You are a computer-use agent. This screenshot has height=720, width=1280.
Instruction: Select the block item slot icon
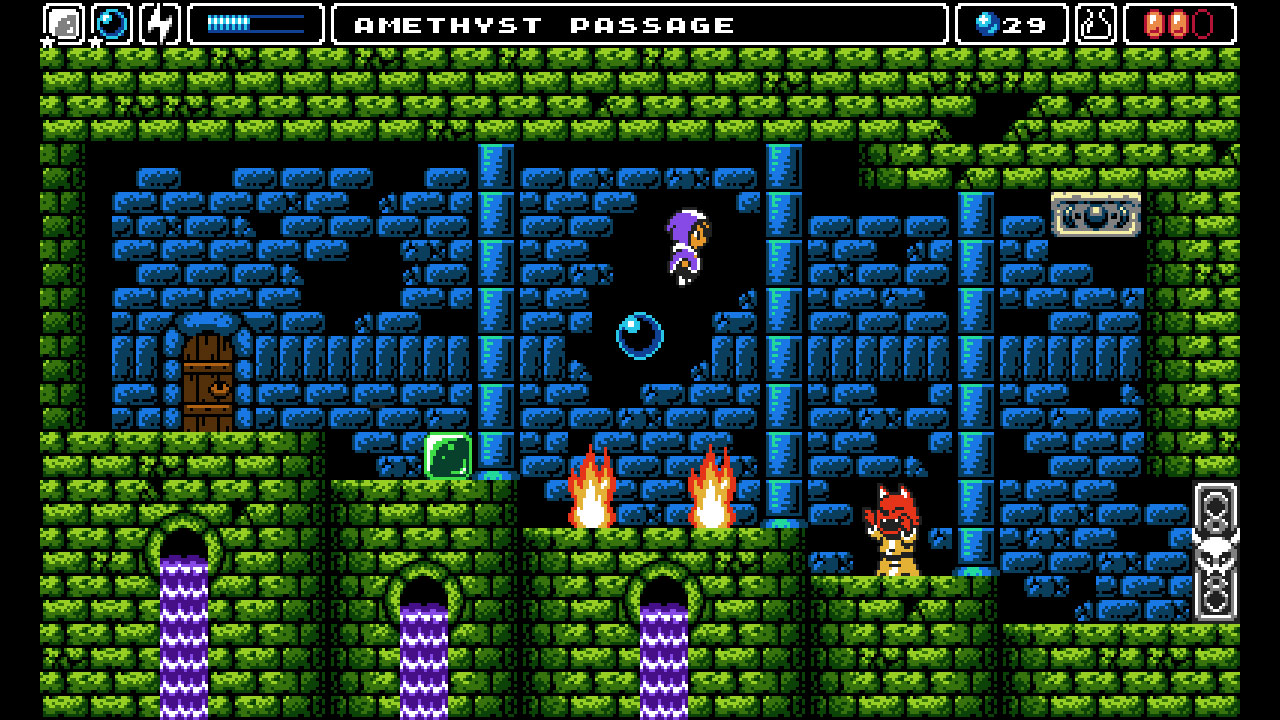[63, 22]
